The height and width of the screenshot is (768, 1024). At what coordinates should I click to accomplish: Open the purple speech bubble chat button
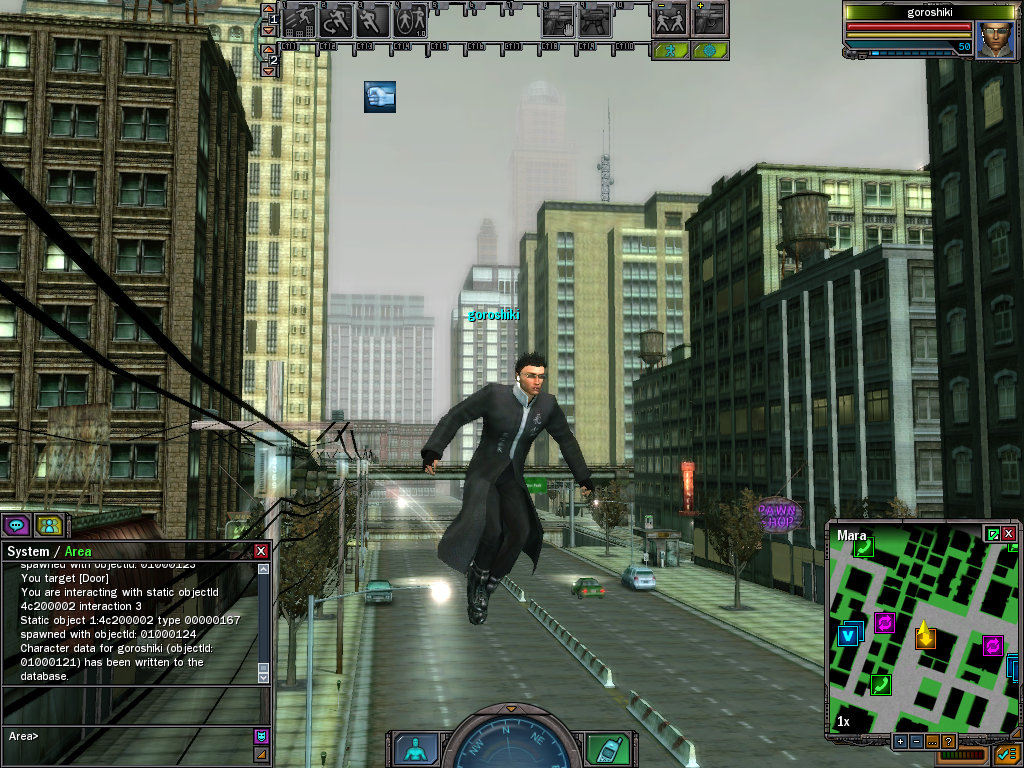16,524
